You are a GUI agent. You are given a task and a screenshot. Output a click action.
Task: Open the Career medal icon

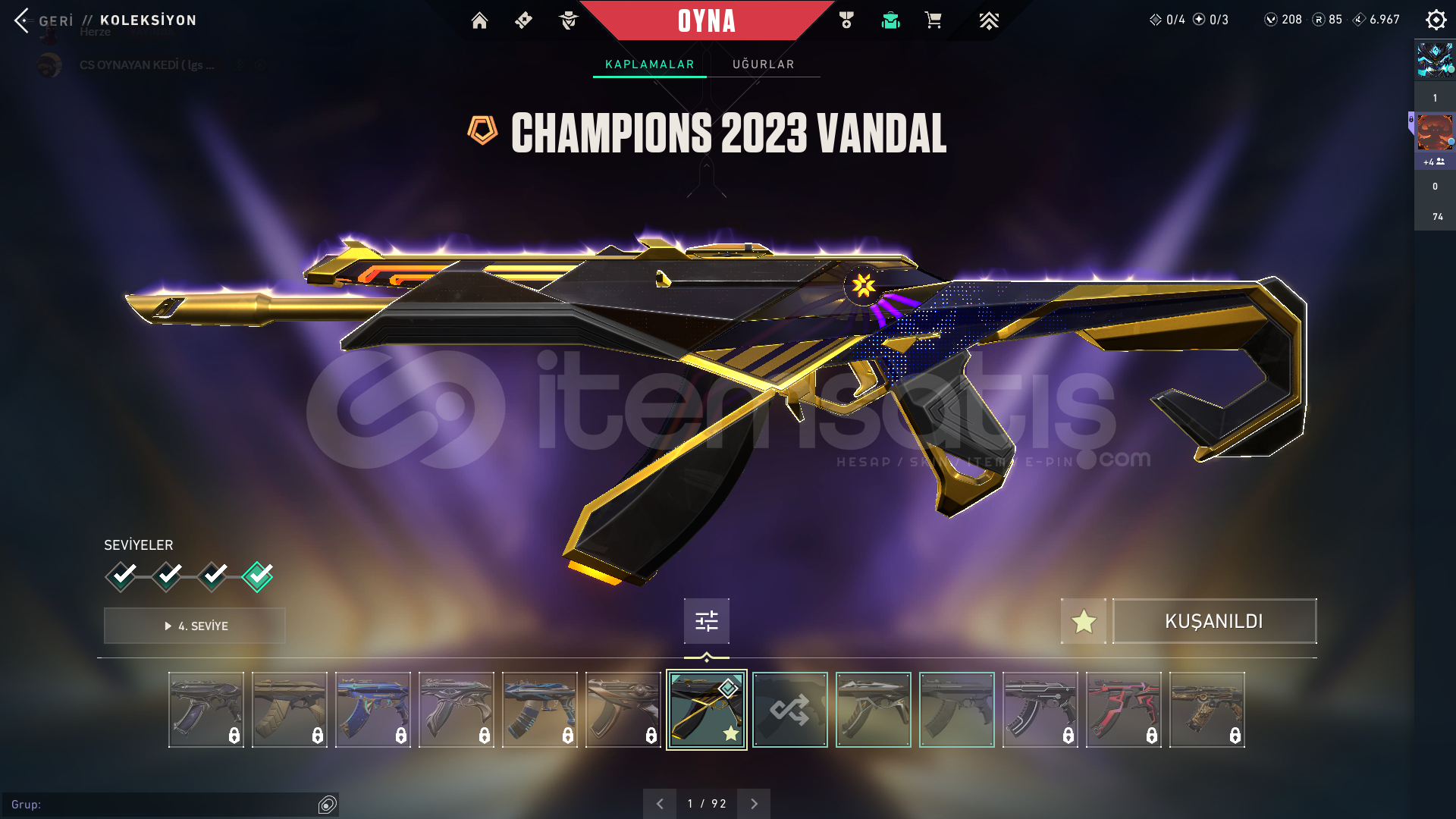(847, 21)
